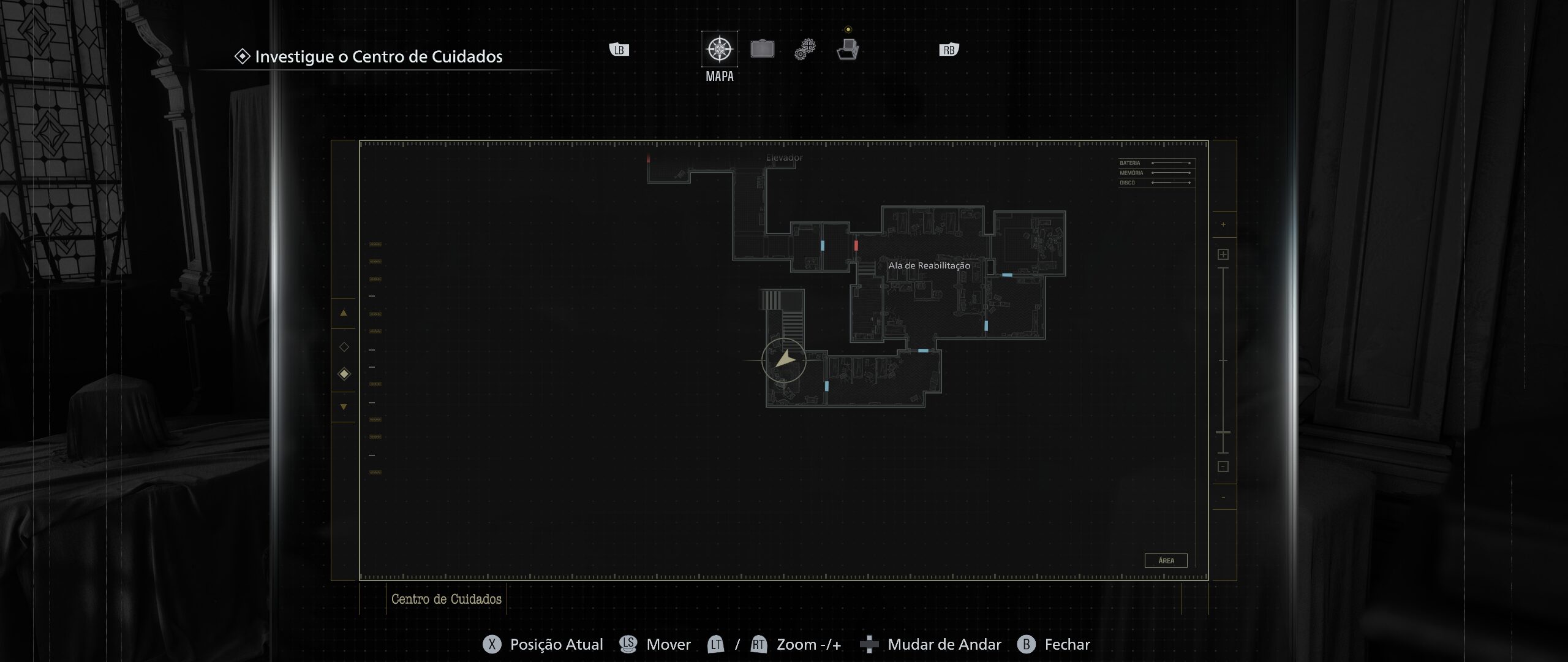Click the Elevador label on the map
The height and width of the screenshot is (662, 1568).
pyautogui.click(x=784, y=158)
